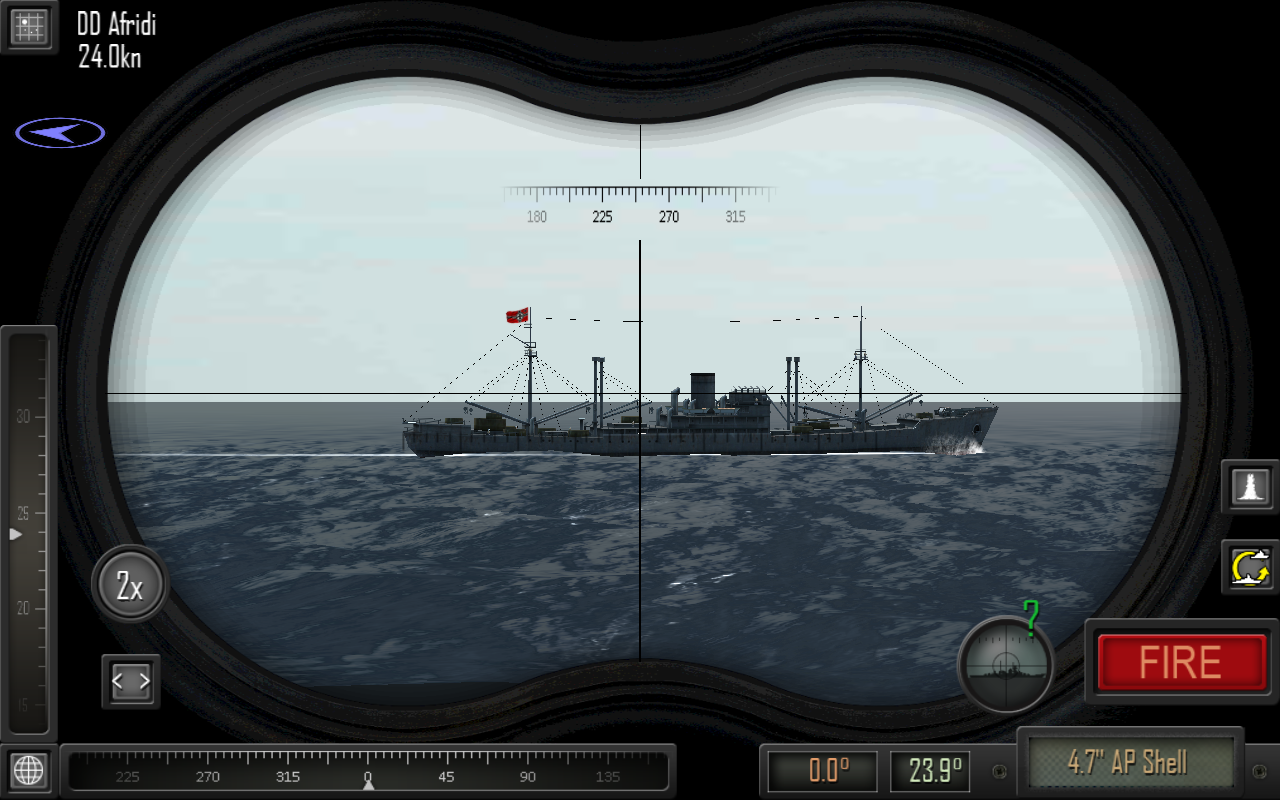Change ammunition type from AP Shell
Screen dimensions: 1280x800
[1131, 761]
